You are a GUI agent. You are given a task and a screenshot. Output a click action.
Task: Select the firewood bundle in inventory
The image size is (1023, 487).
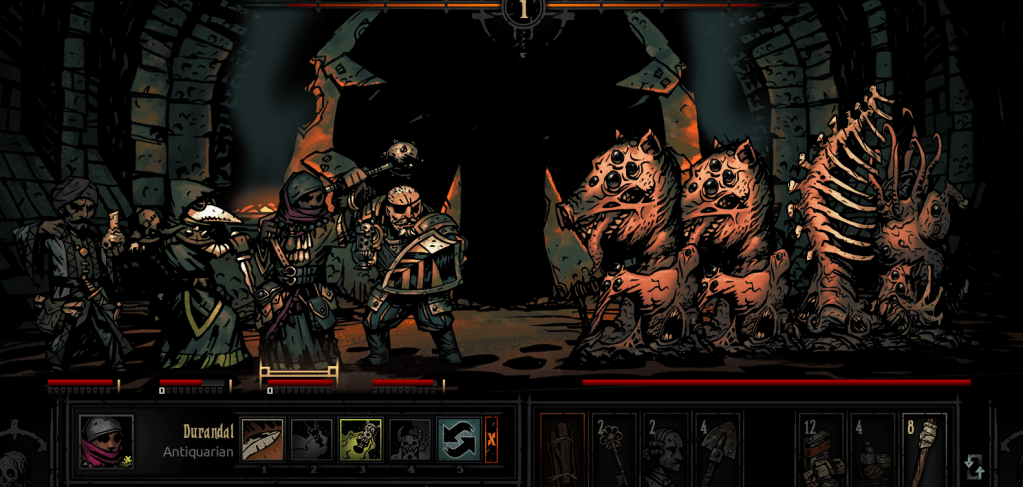pyautogui.click(x=562, y=449)
